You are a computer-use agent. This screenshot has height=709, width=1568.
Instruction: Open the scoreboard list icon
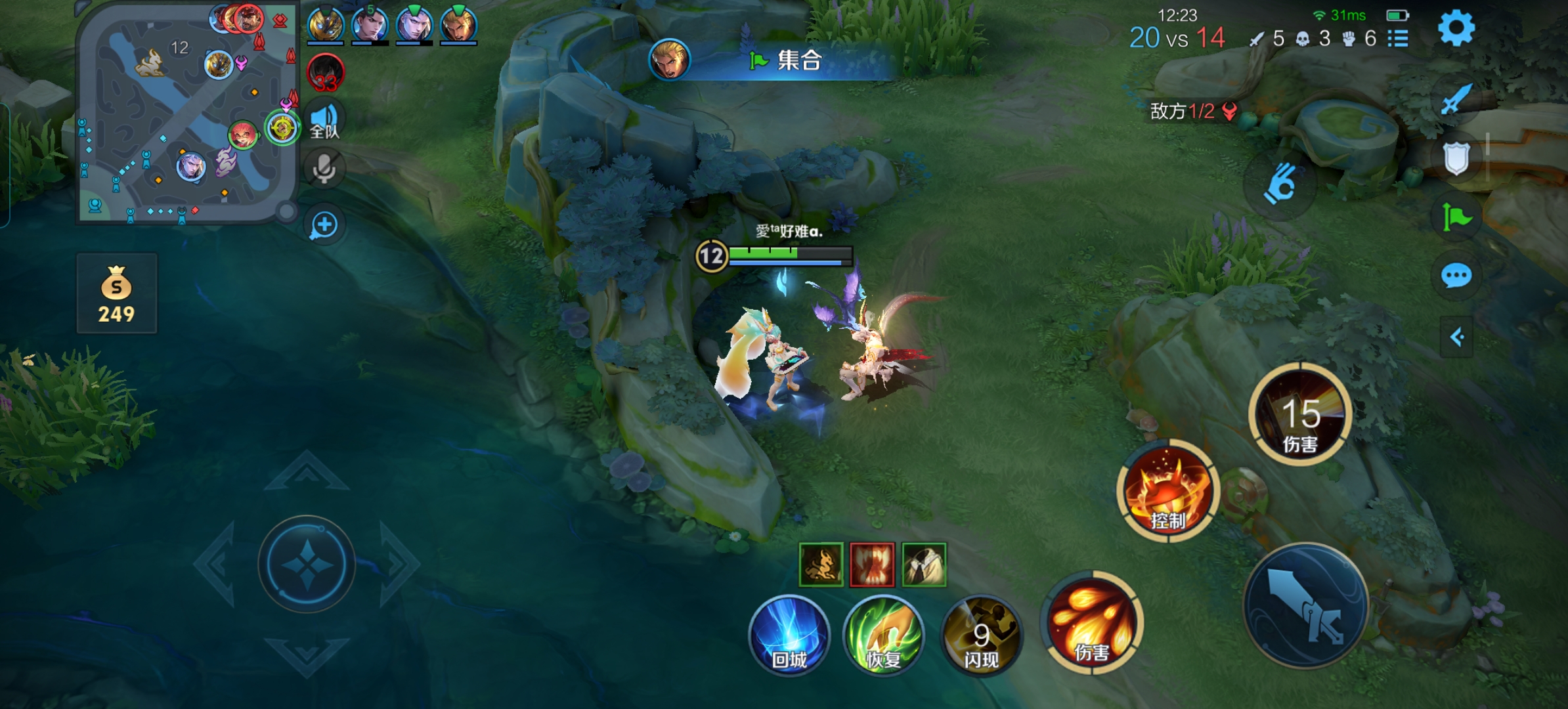click(x=1398, y=39)
